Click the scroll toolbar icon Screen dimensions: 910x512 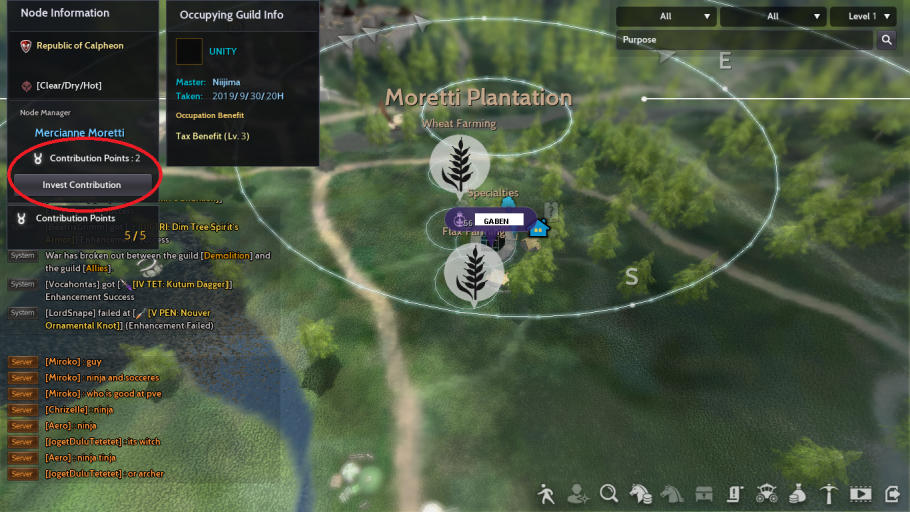click(x=735, y=493)
